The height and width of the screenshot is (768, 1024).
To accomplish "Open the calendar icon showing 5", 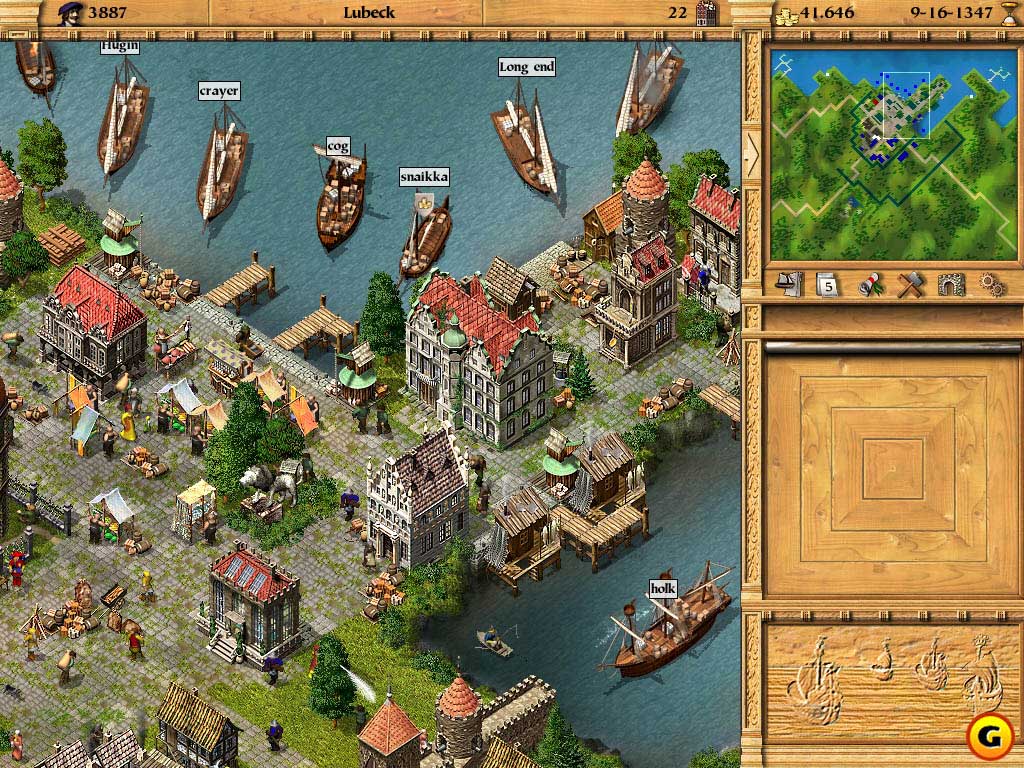I will [827, 285].
